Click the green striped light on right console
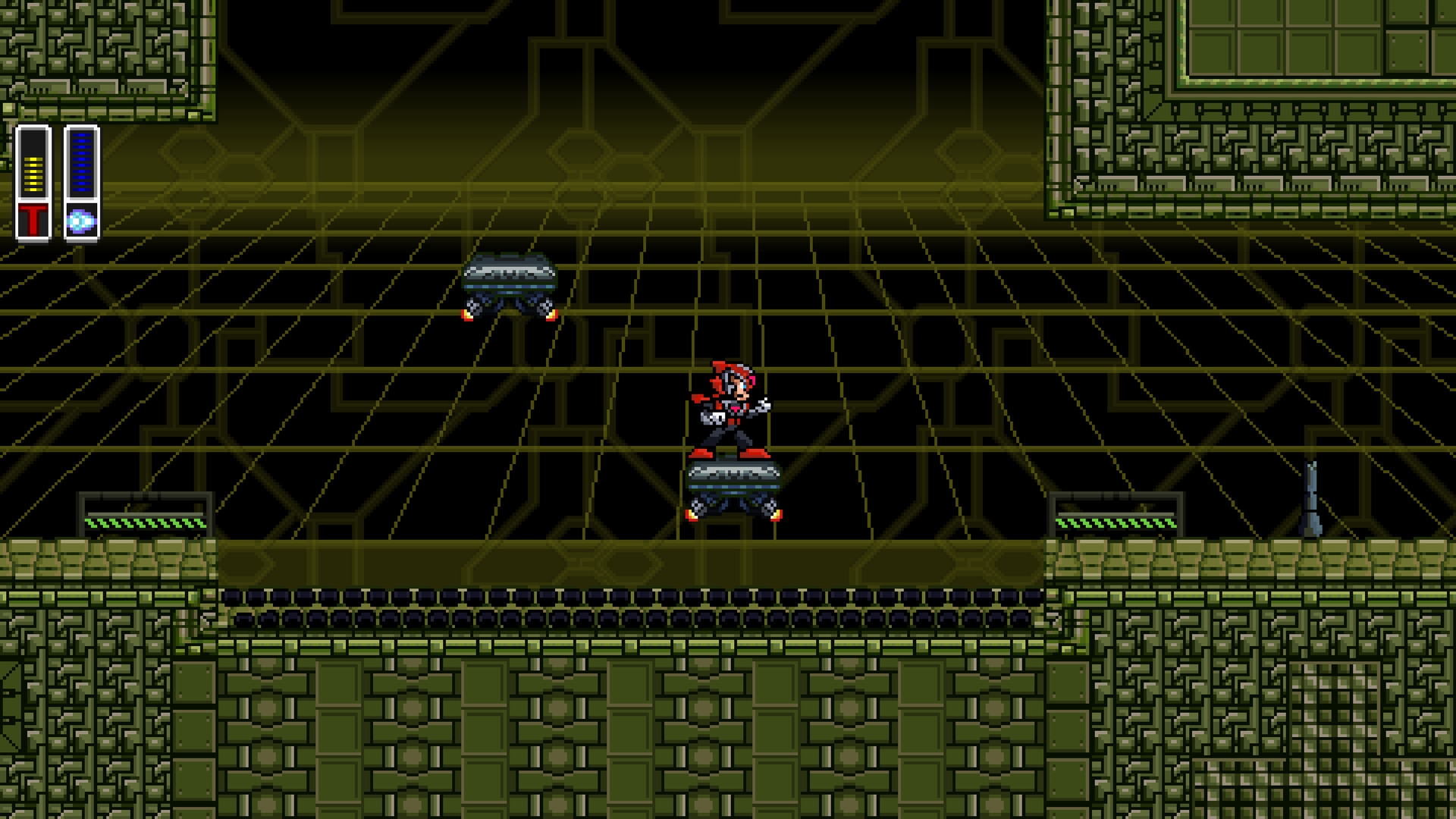The image size is (1456, 819). (1115, 525)
